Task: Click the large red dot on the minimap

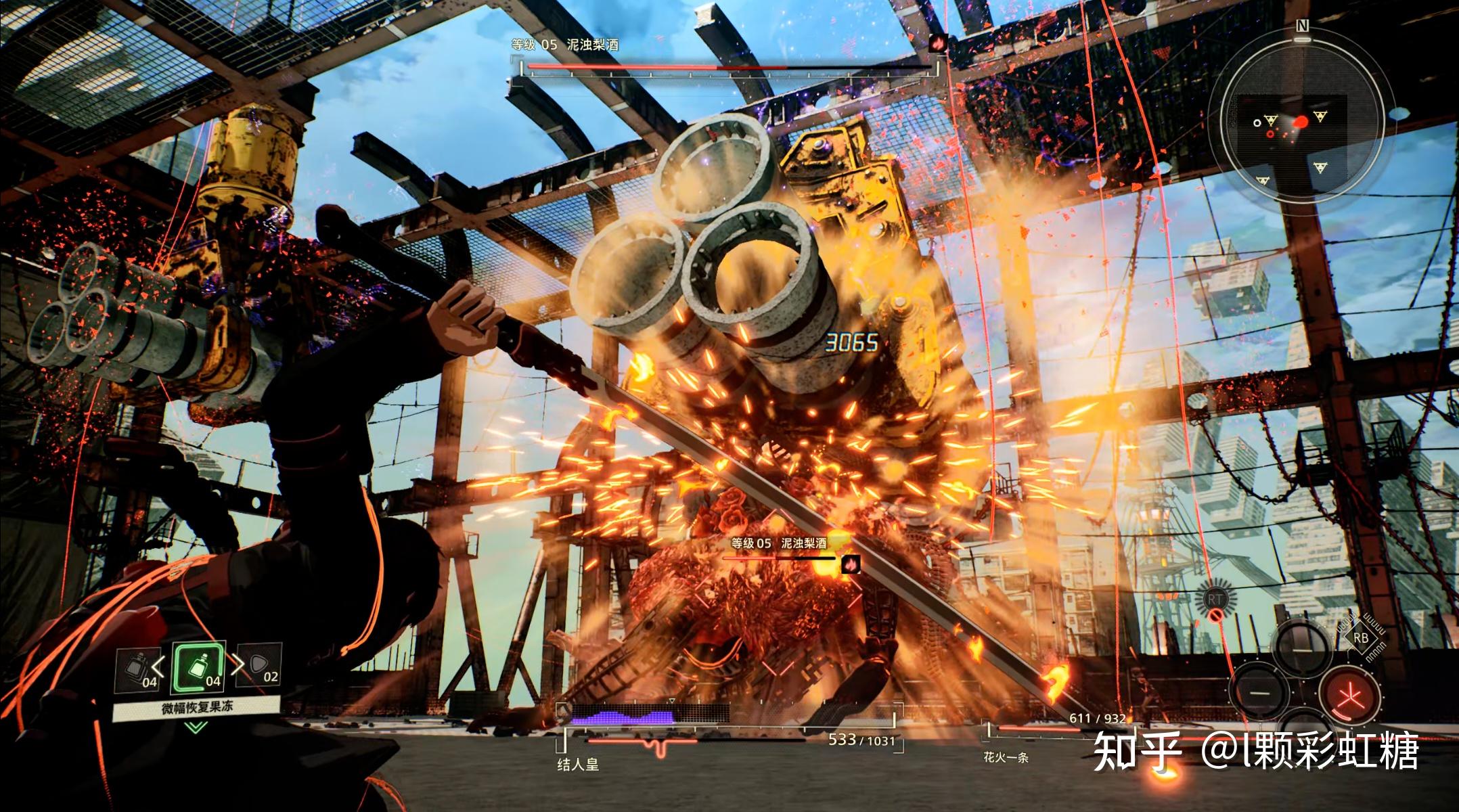Action: [1301, 122]
